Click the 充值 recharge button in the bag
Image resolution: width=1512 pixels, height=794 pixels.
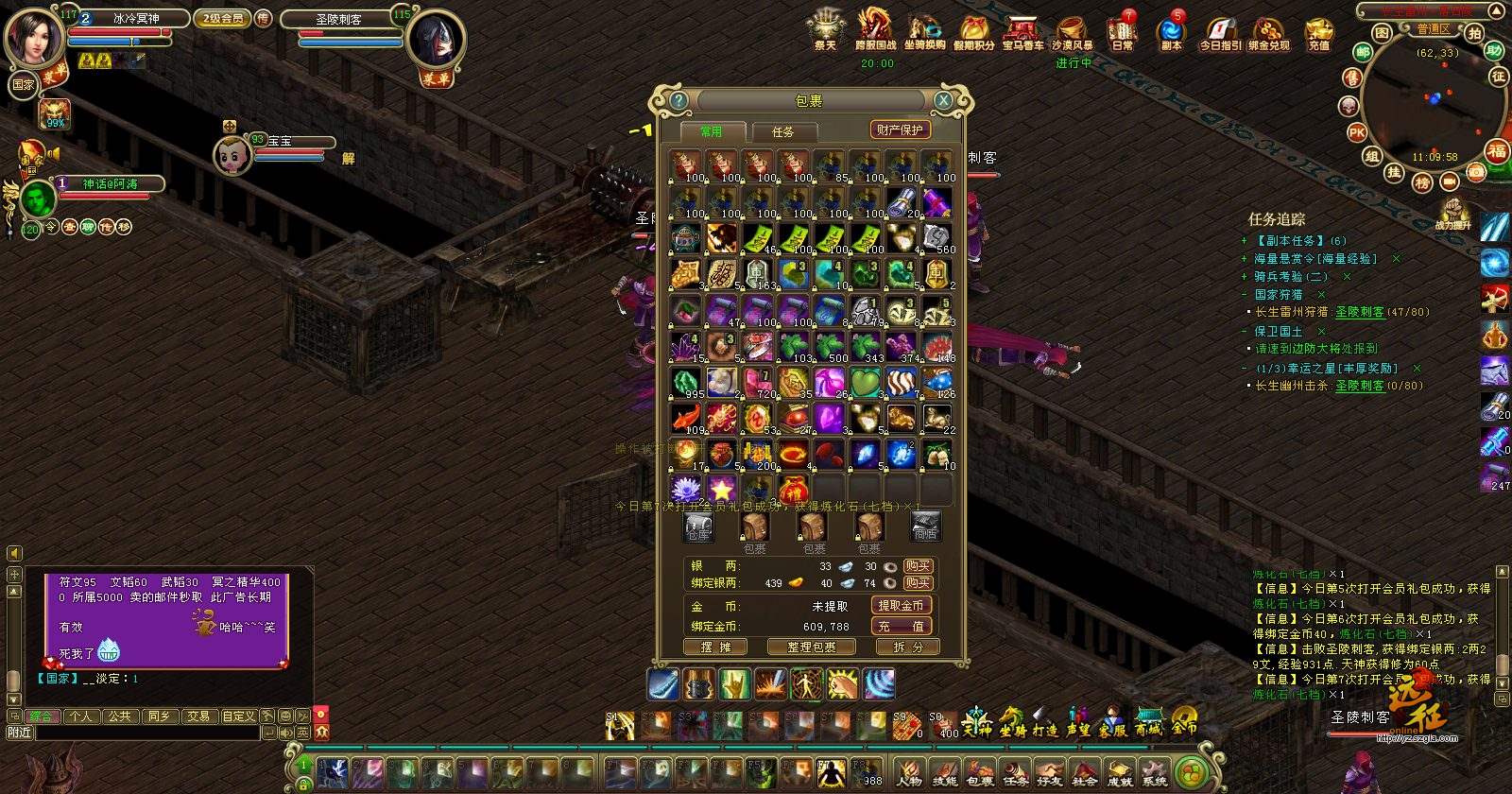901,626
